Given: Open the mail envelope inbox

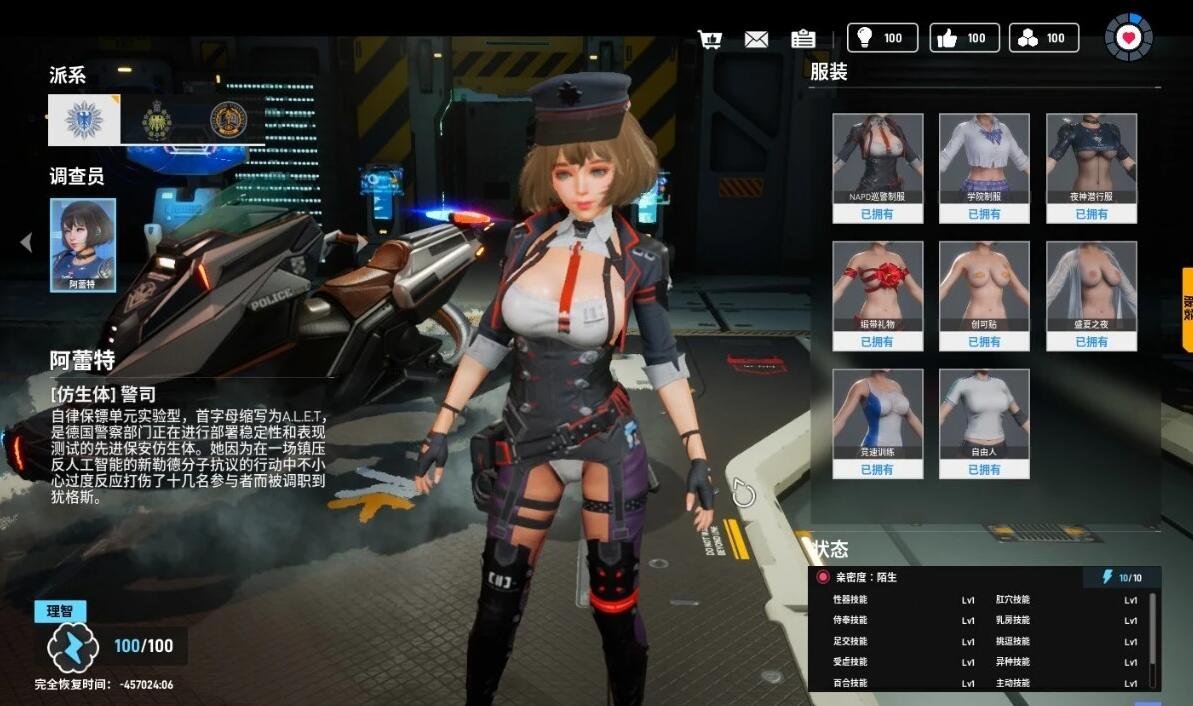Looking at the screenshot, I should (756, 39).
